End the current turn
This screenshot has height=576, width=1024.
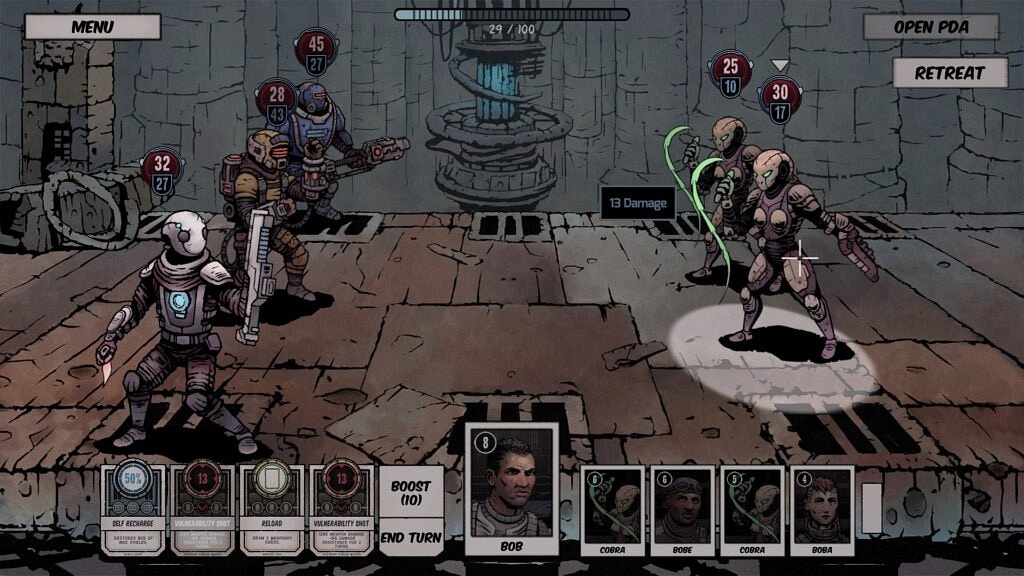pos(411,537)
